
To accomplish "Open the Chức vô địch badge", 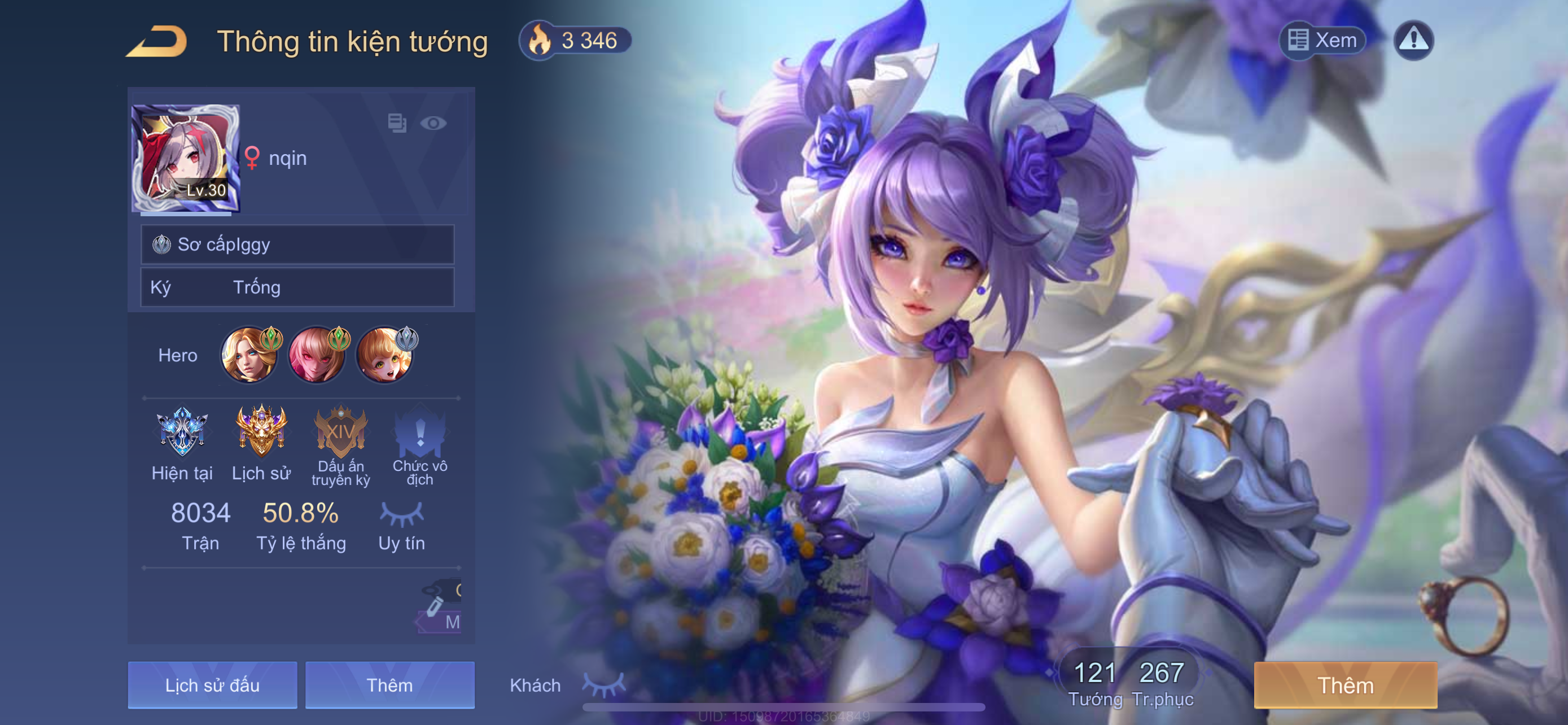I will [420, 432].
